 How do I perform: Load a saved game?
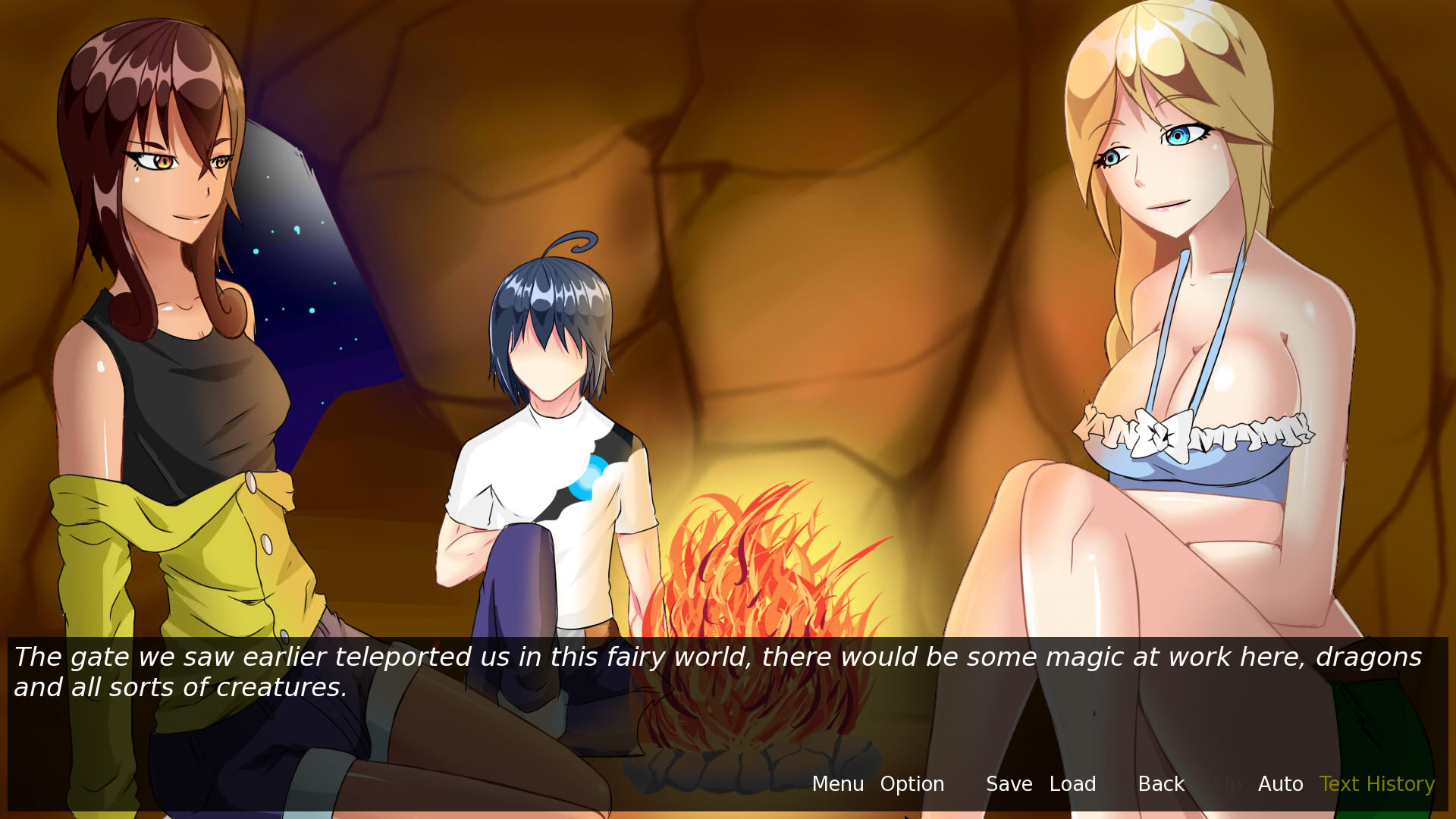click(x=1072, y=784)
